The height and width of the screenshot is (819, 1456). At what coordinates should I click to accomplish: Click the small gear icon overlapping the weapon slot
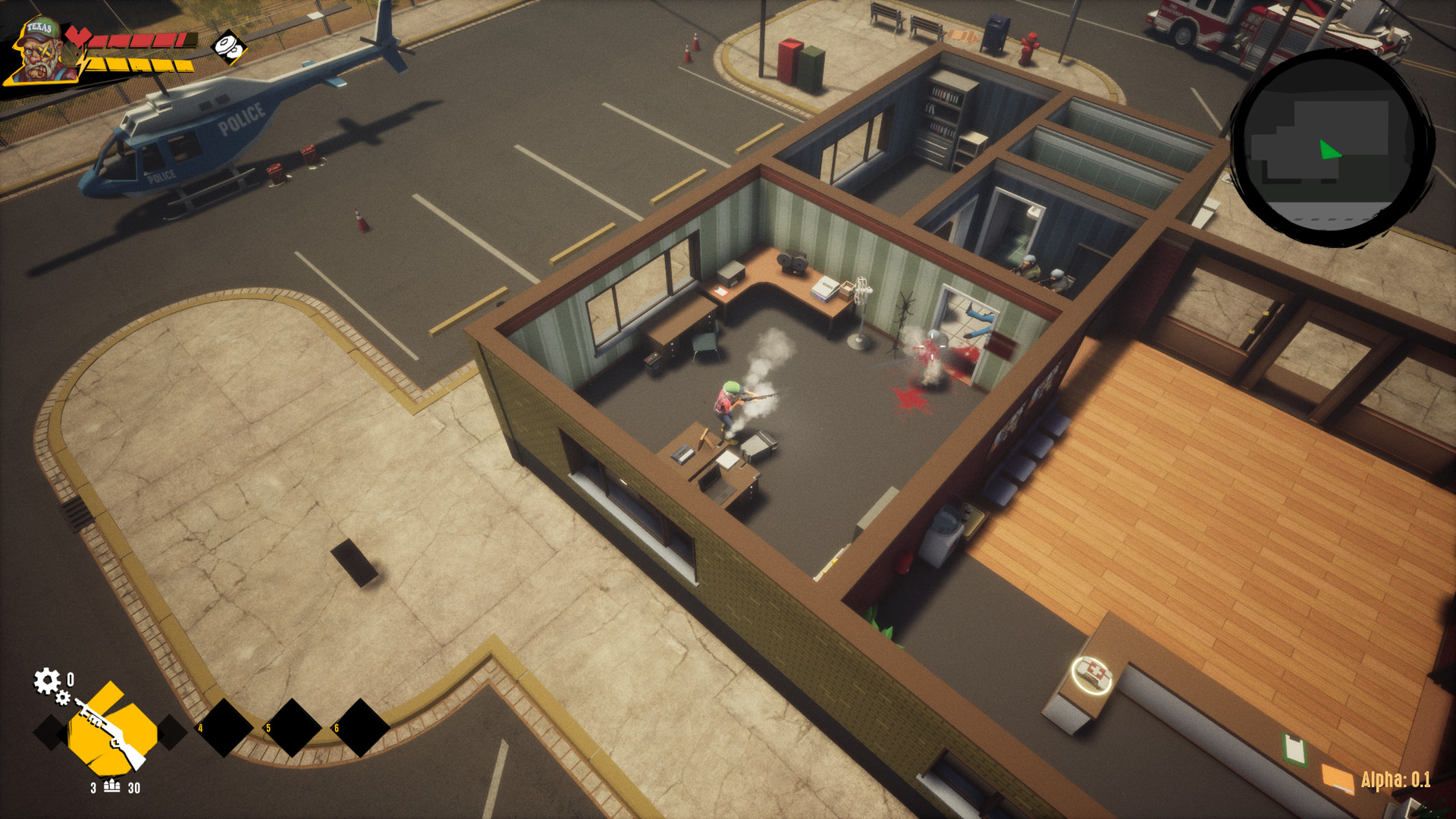63,697
